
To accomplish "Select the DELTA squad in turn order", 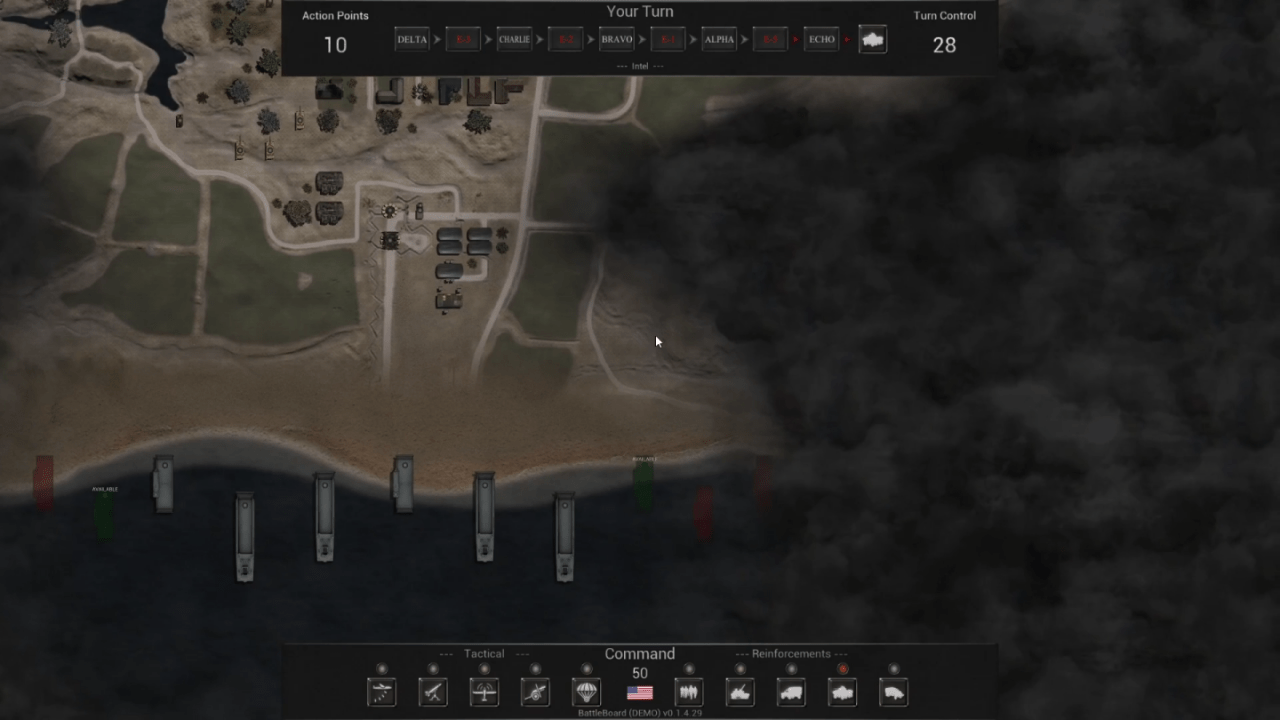I will click(x=412, y=40).
